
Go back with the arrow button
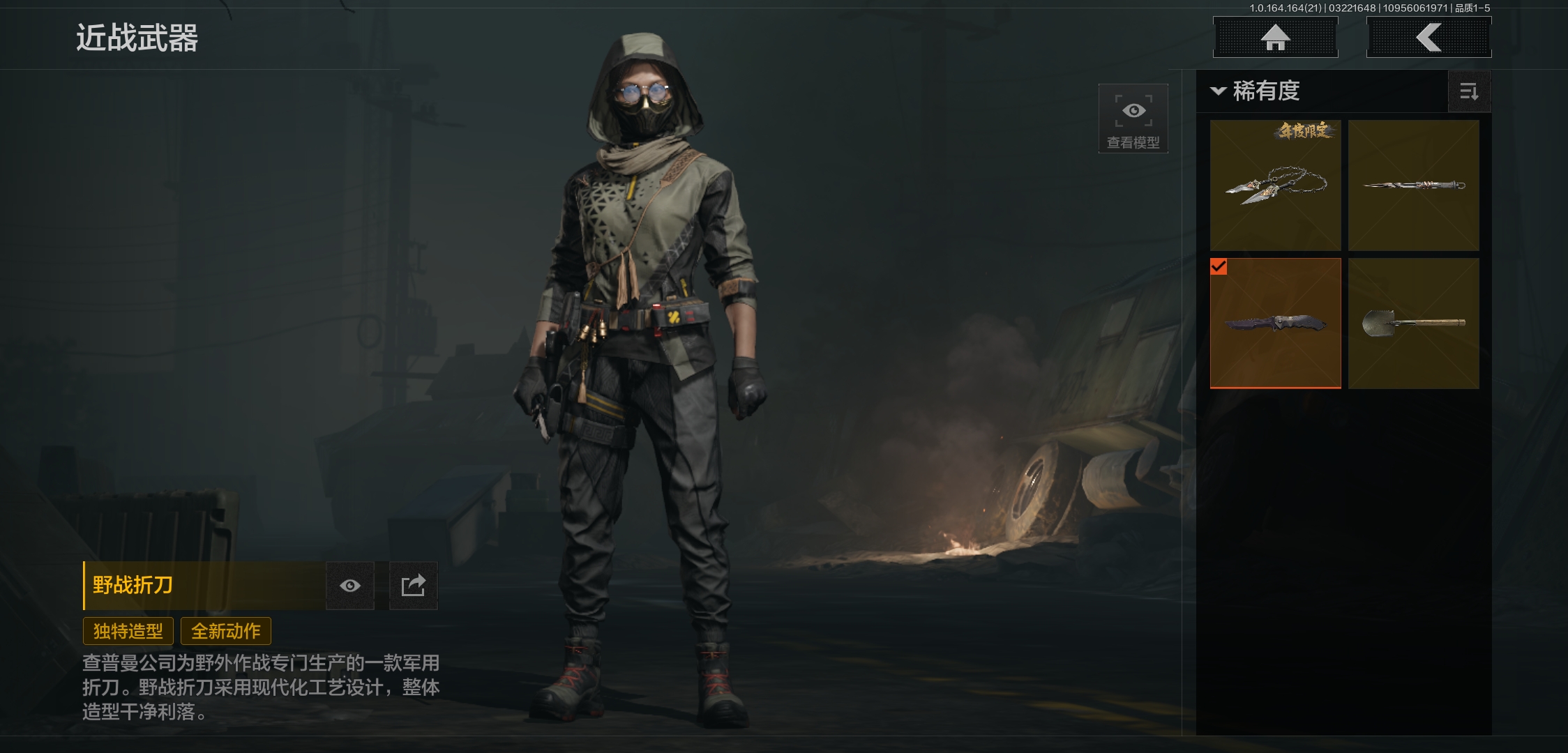click(1428, 37)
